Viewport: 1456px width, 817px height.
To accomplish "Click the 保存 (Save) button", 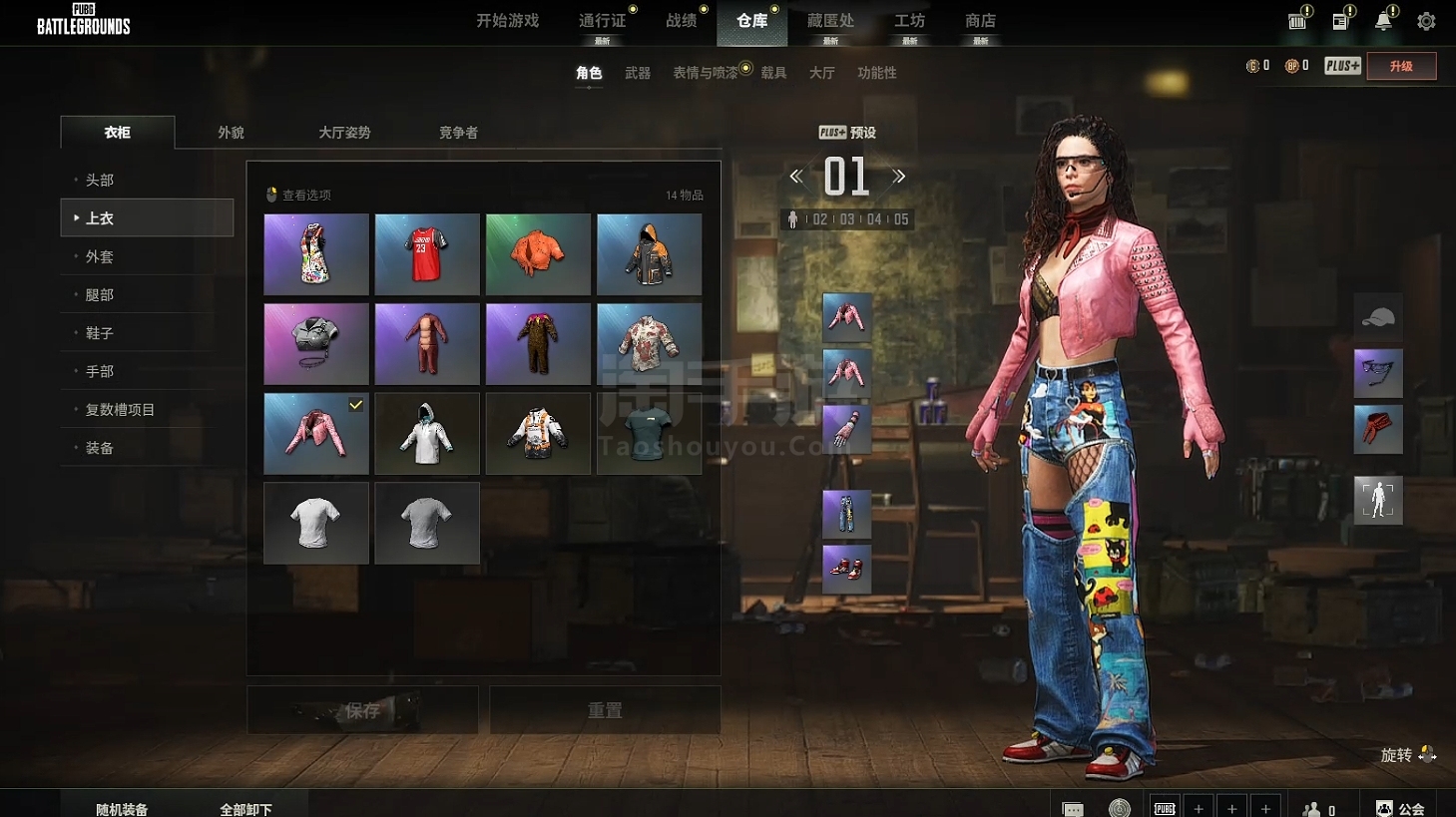I will click(362, 710).
